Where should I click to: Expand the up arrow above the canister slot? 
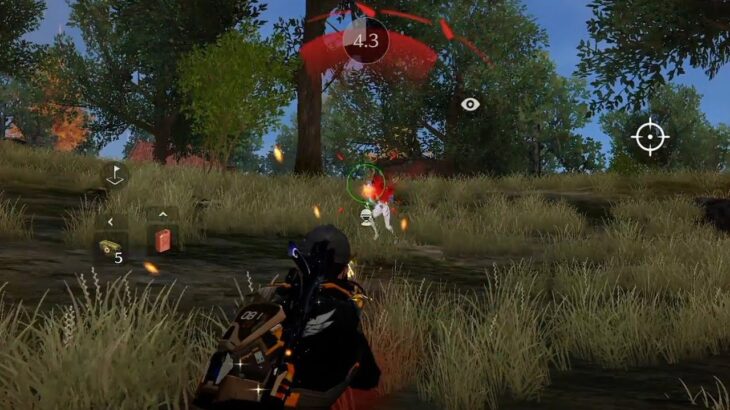point(162,213)
